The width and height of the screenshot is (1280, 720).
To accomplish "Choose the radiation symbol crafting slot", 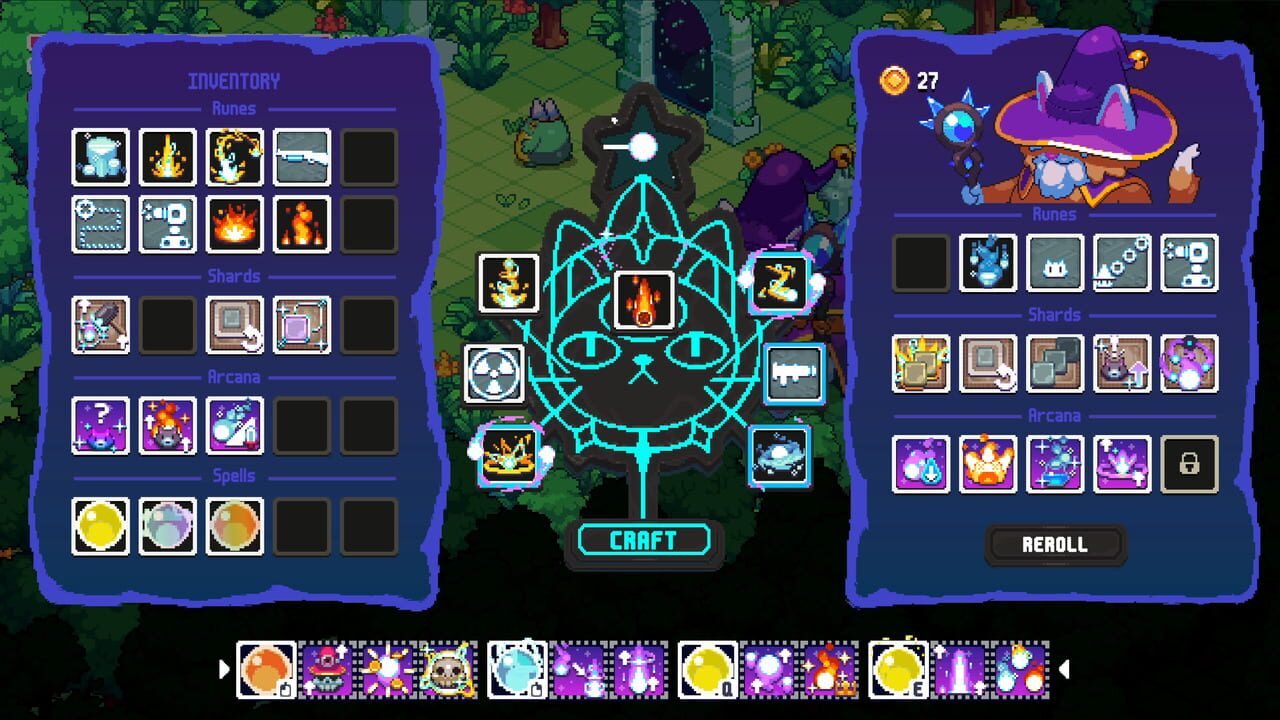I will (494, 374).
